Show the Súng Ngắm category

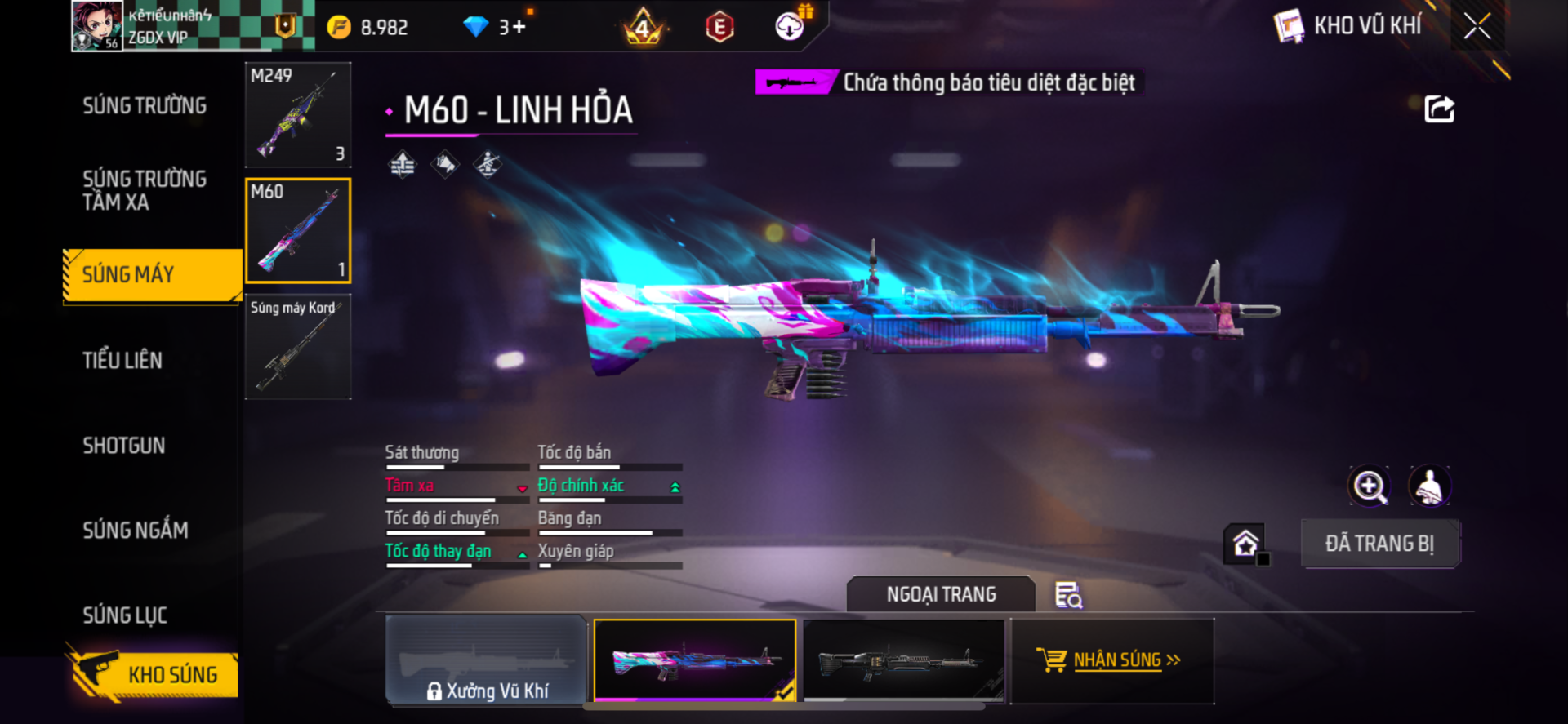tap(136, 531)
